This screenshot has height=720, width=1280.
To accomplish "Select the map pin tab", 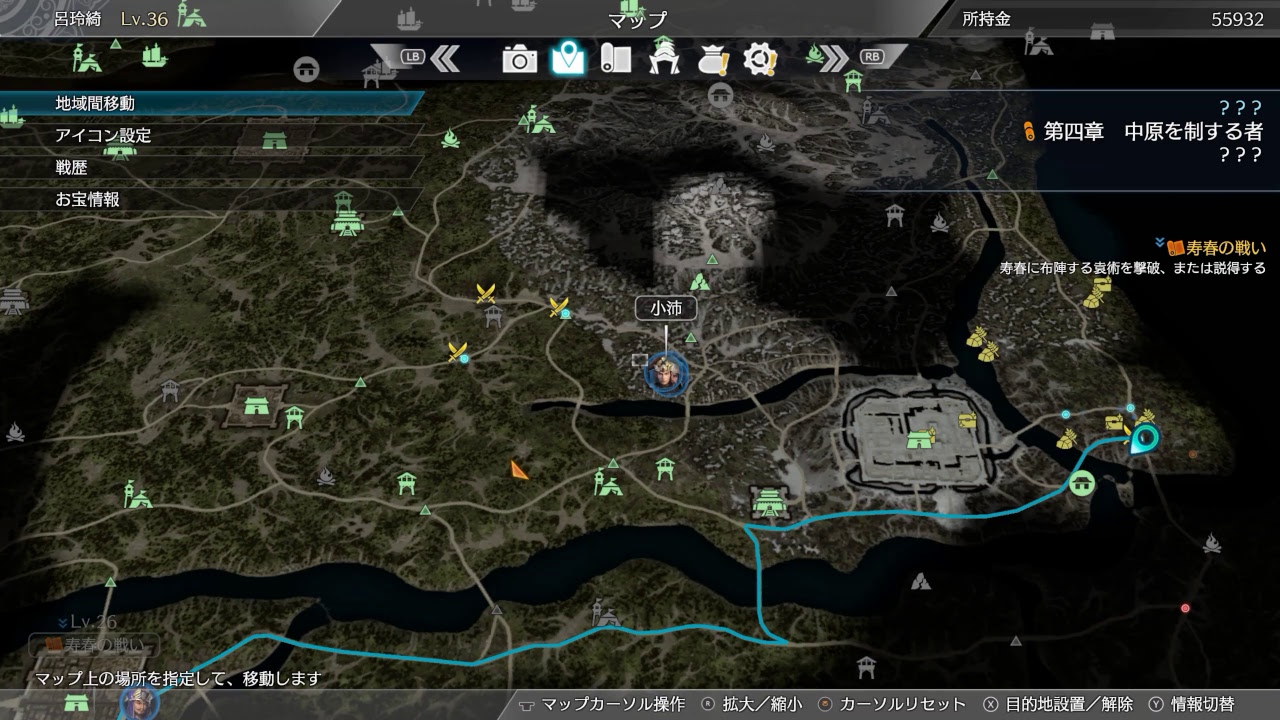I will (568, 59).
